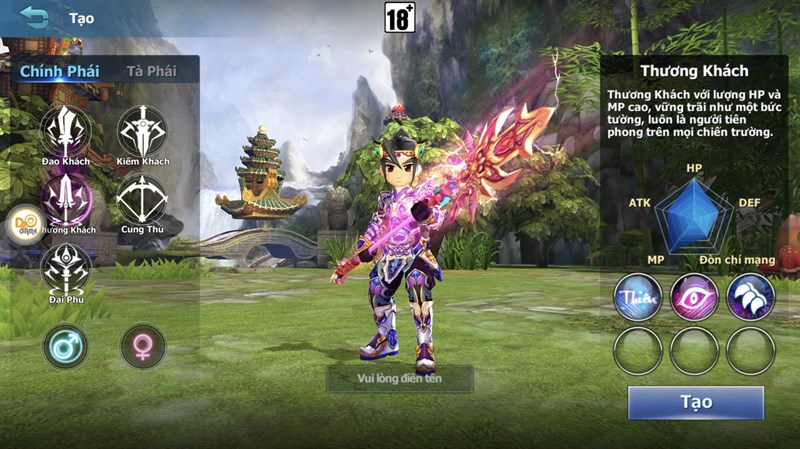The image size is (800, 449).
Task: Create the character with the Tạo button
Action: 695,402
